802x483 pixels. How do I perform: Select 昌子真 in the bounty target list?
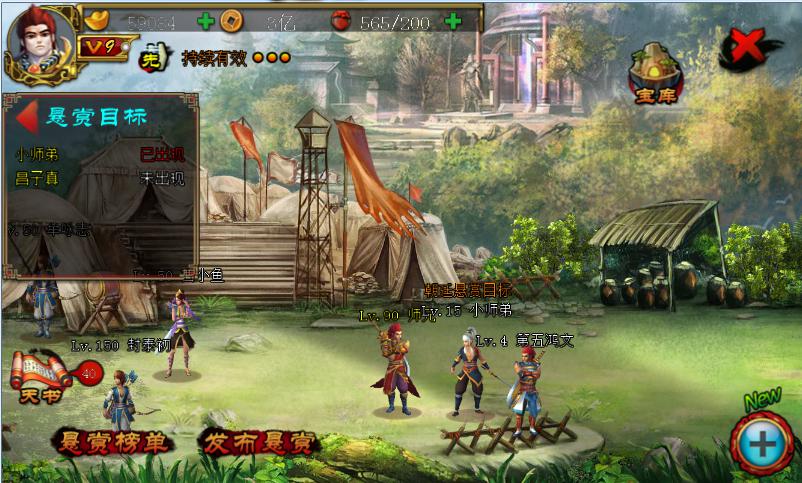(x=37, y=178)
